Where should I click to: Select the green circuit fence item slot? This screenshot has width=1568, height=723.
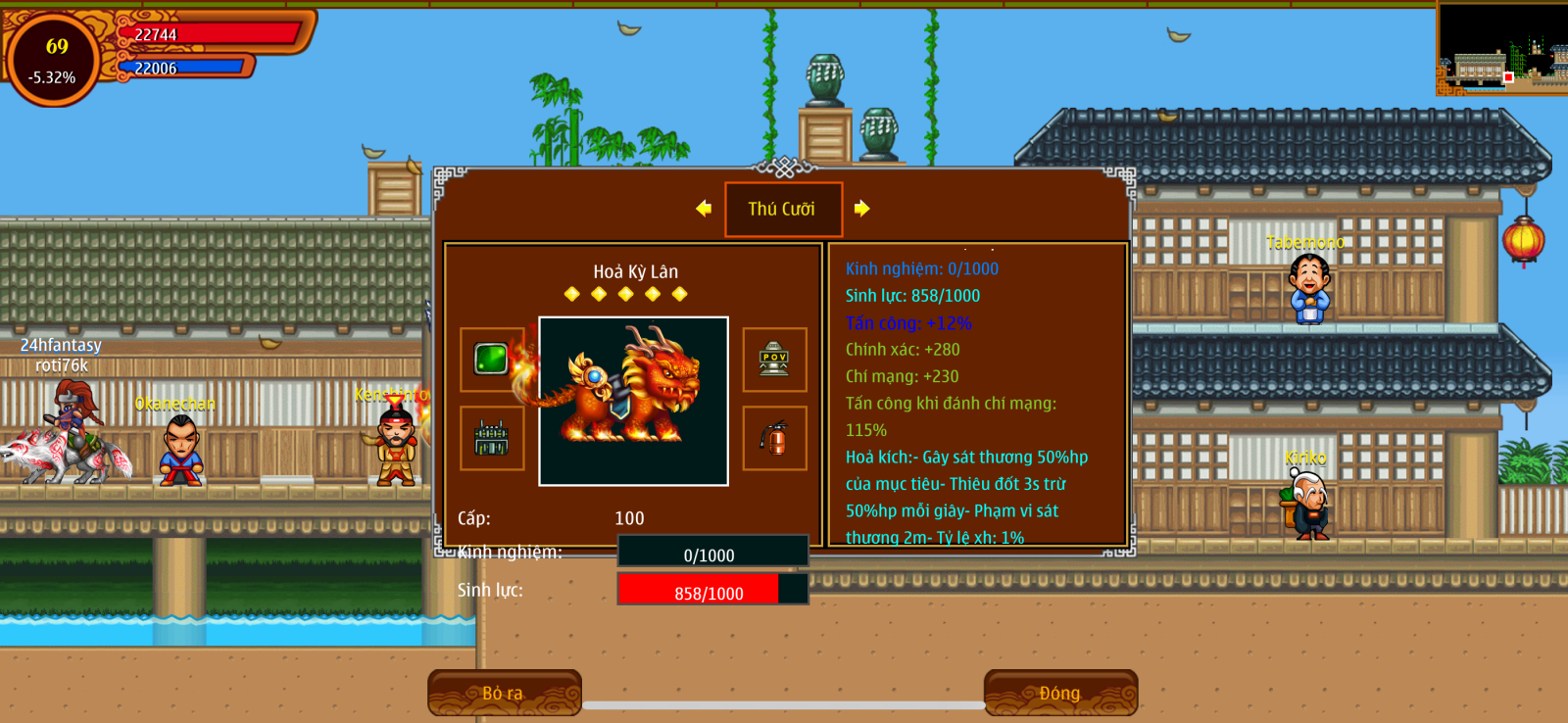492,439
